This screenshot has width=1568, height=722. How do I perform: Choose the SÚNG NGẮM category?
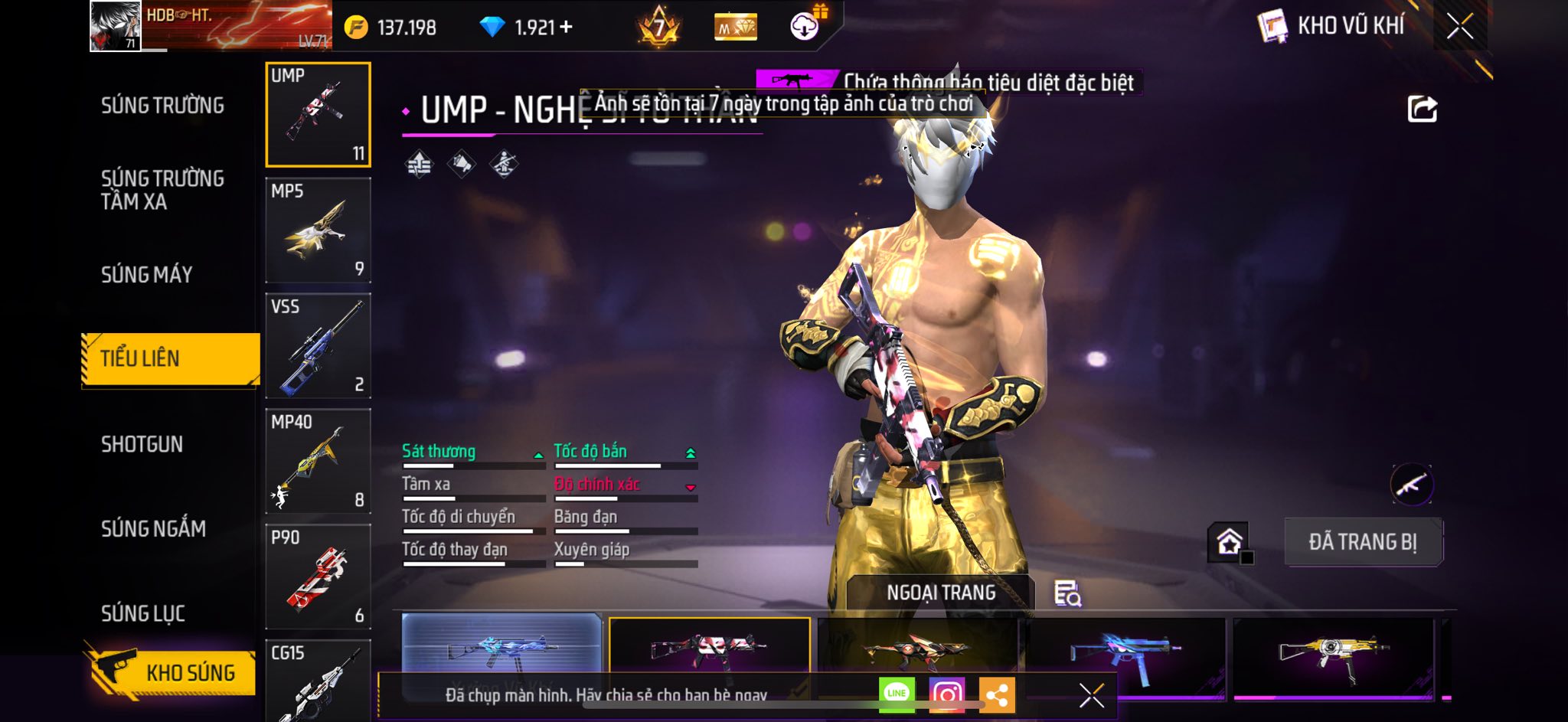153,529
